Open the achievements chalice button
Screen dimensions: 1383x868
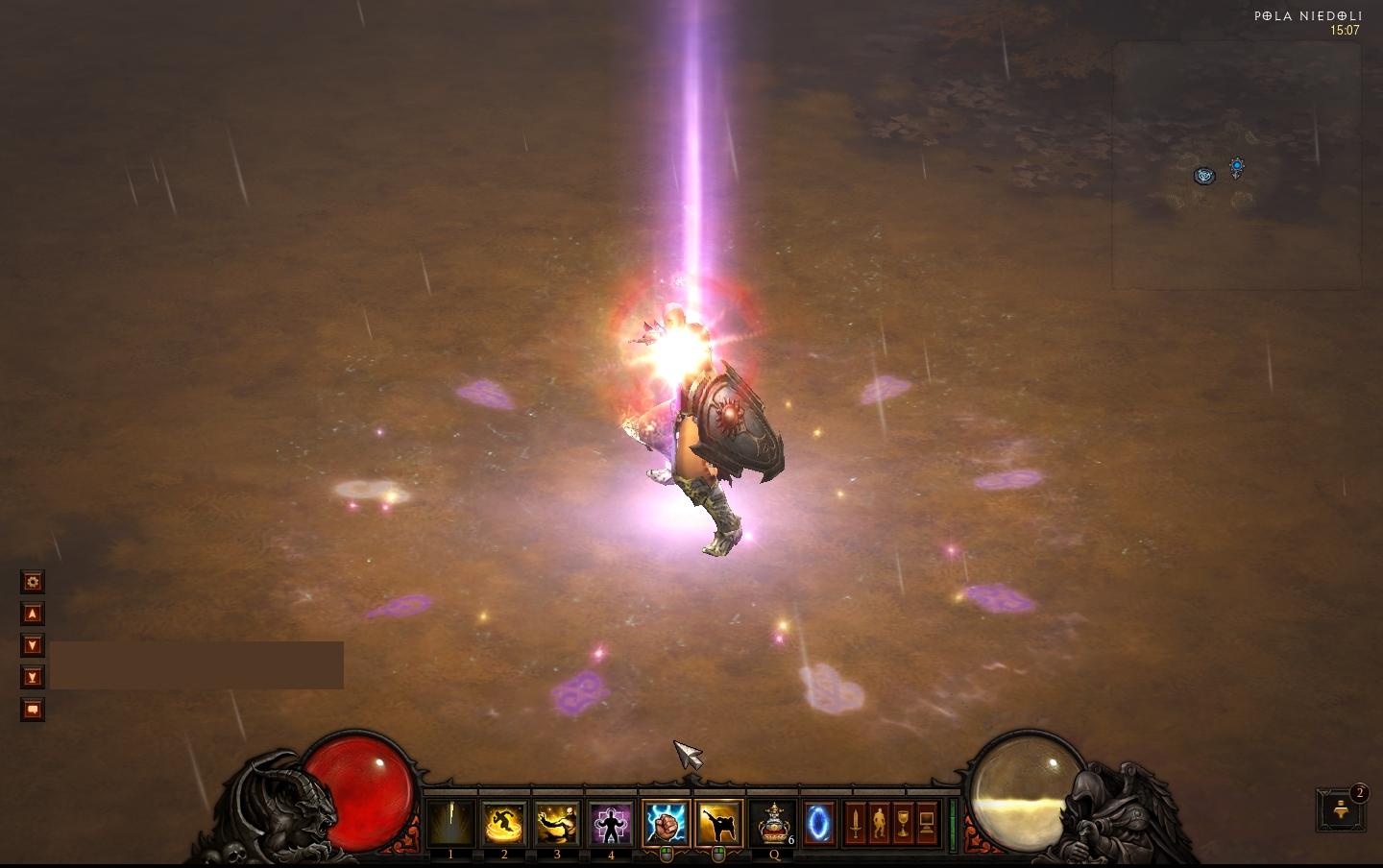(903, 824)
